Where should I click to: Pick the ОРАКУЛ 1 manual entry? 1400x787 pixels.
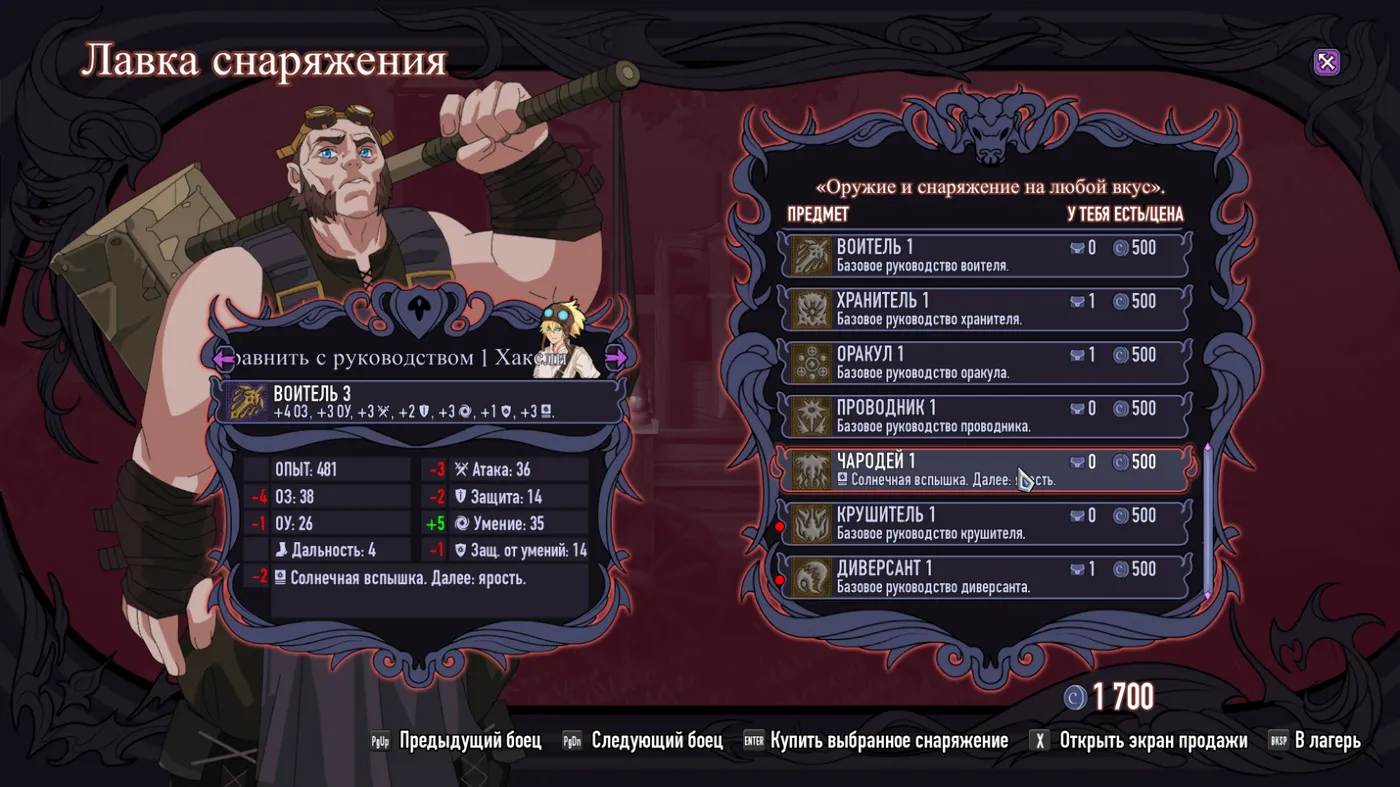(985, 363)
